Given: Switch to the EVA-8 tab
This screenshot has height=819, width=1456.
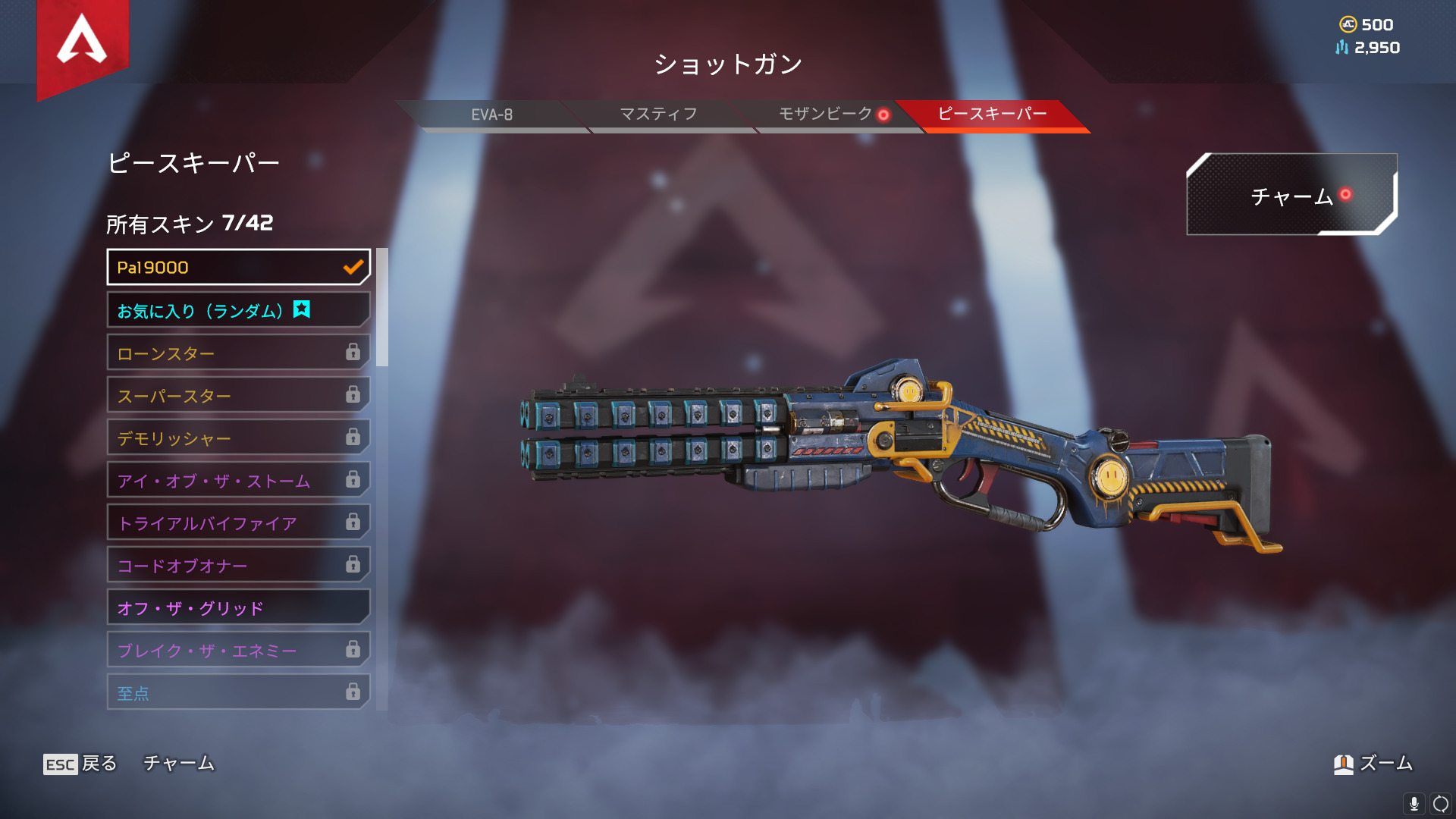Looking at the screenshot, I should click(493, 115).
